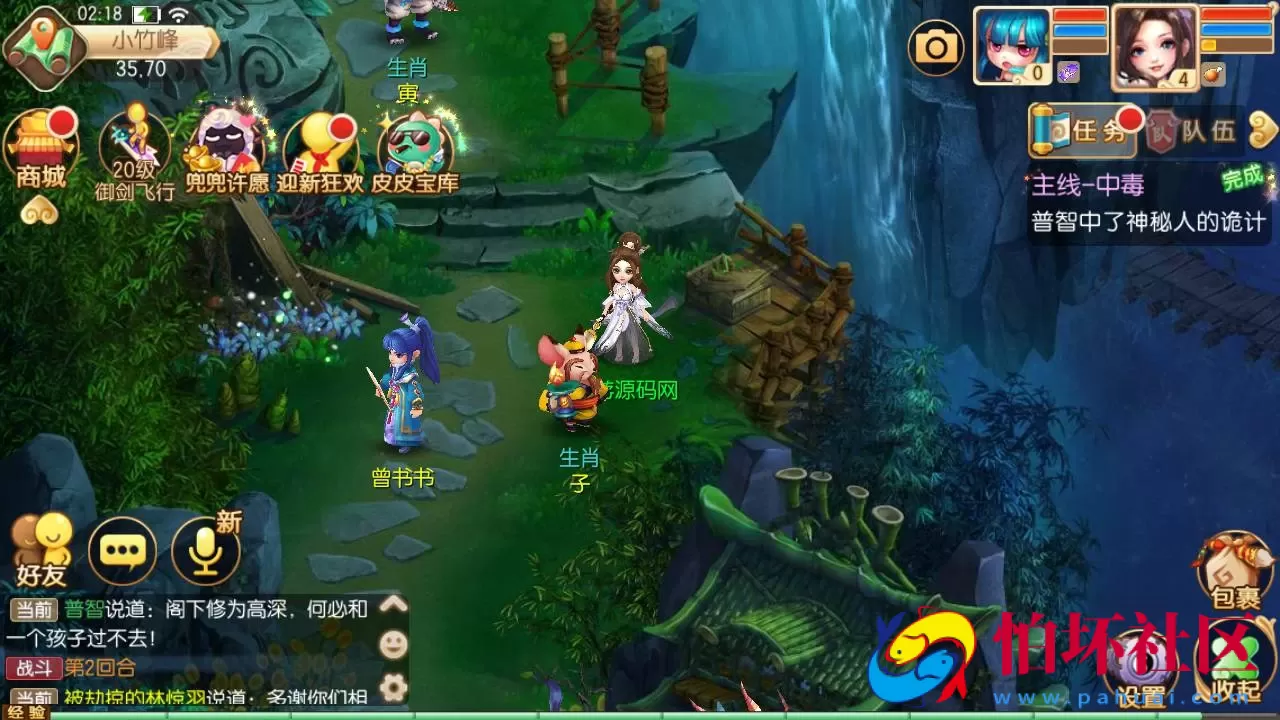The image size is (1280, 720).
Task: Take a screenshot with the camera icon
Action: [936, 46]
